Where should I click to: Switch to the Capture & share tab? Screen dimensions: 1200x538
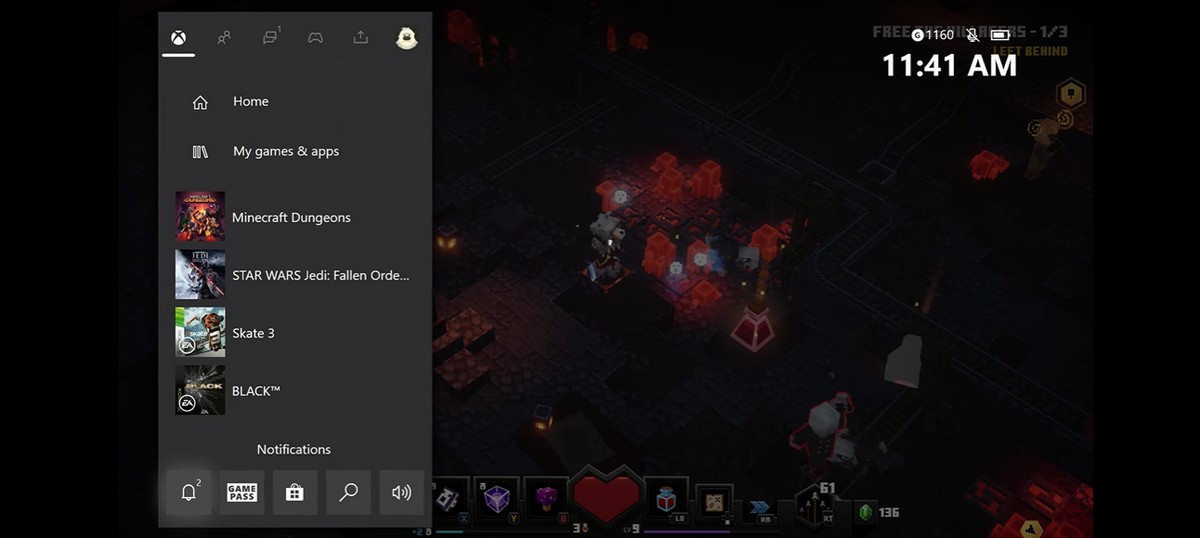(361, 38)
